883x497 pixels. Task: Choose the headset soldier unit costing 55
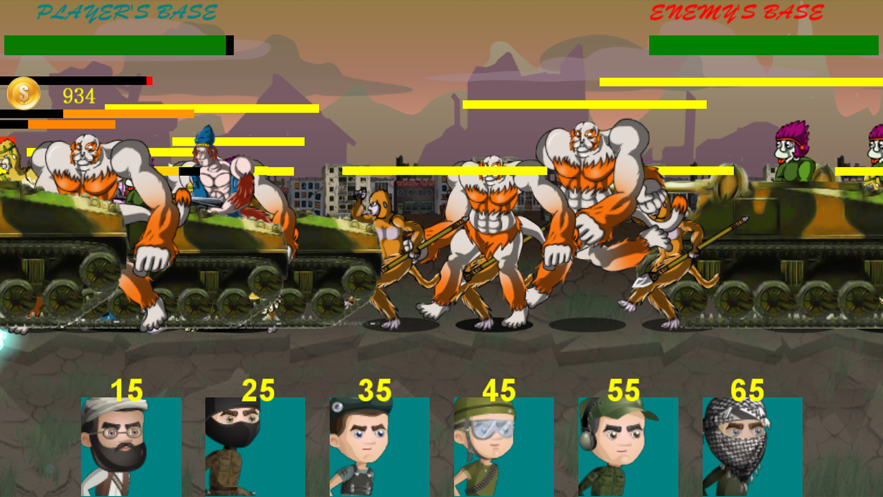[x=627, y=446]
